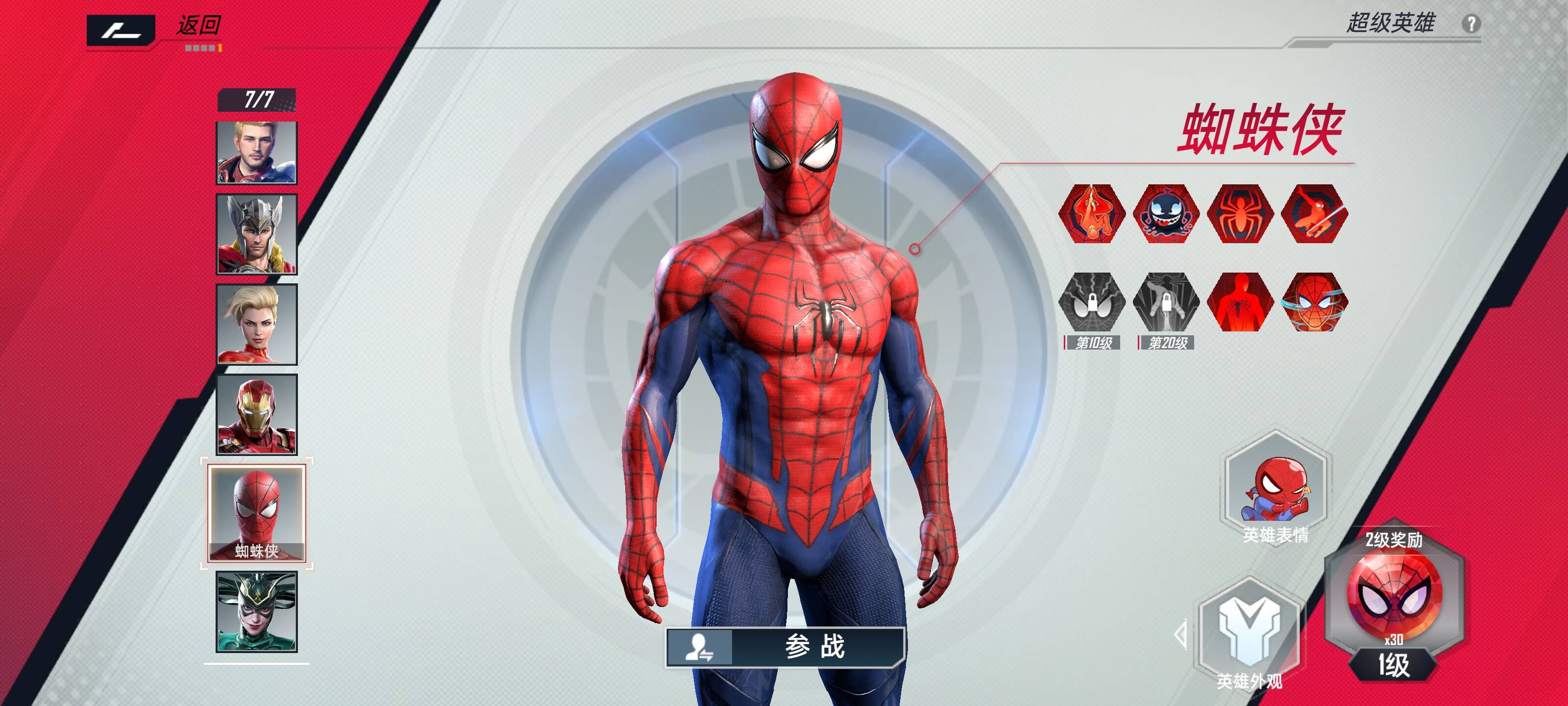
Task: Open 英雄表情 hero emotes
Action: click(x=1276, y=488)
